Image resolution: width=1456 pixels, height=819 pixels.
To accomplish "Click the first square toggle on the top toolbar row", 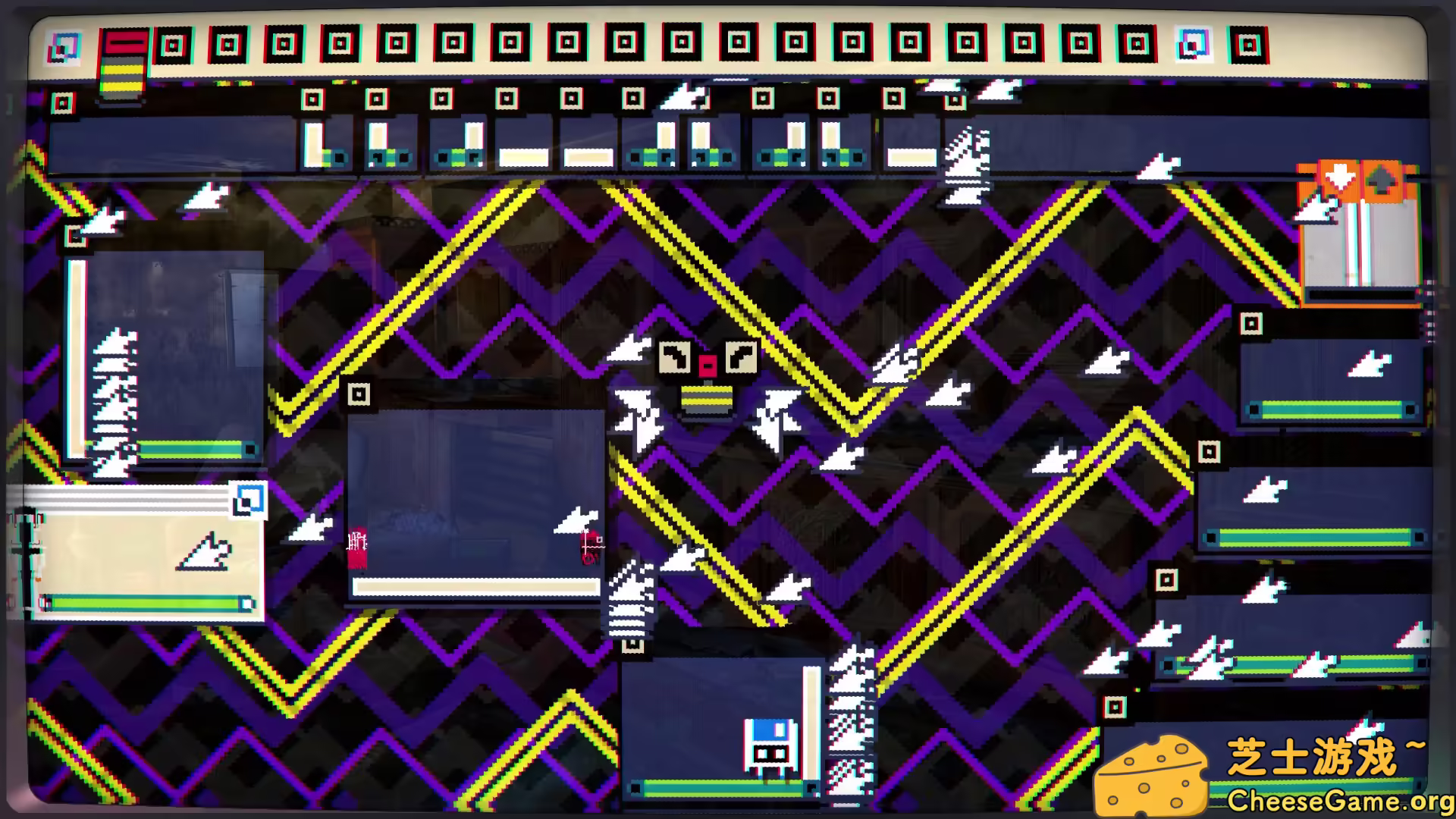I will tap(172, 45).
